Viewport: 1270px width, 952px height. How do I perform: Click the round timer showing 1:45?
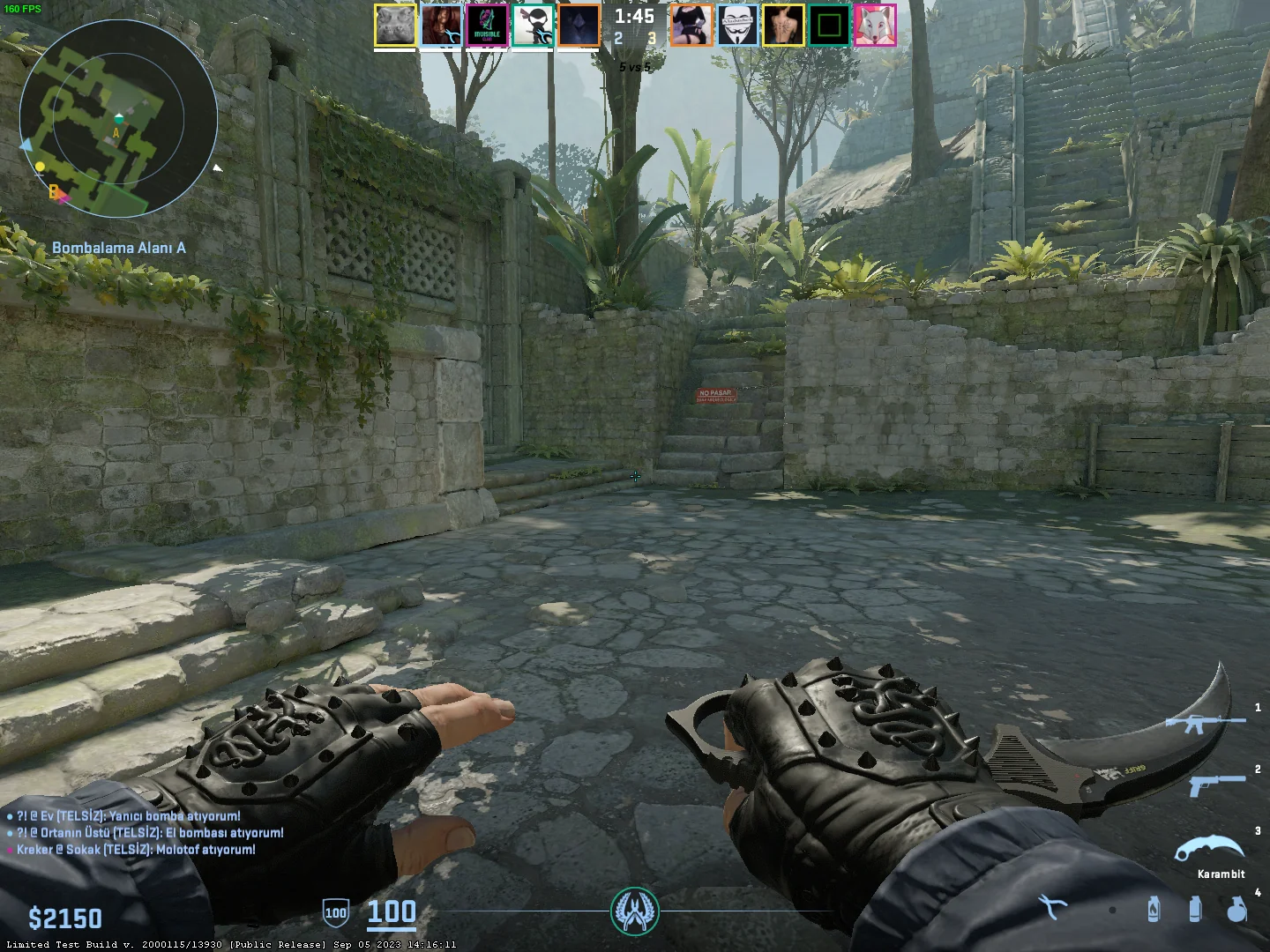(635, 15)
